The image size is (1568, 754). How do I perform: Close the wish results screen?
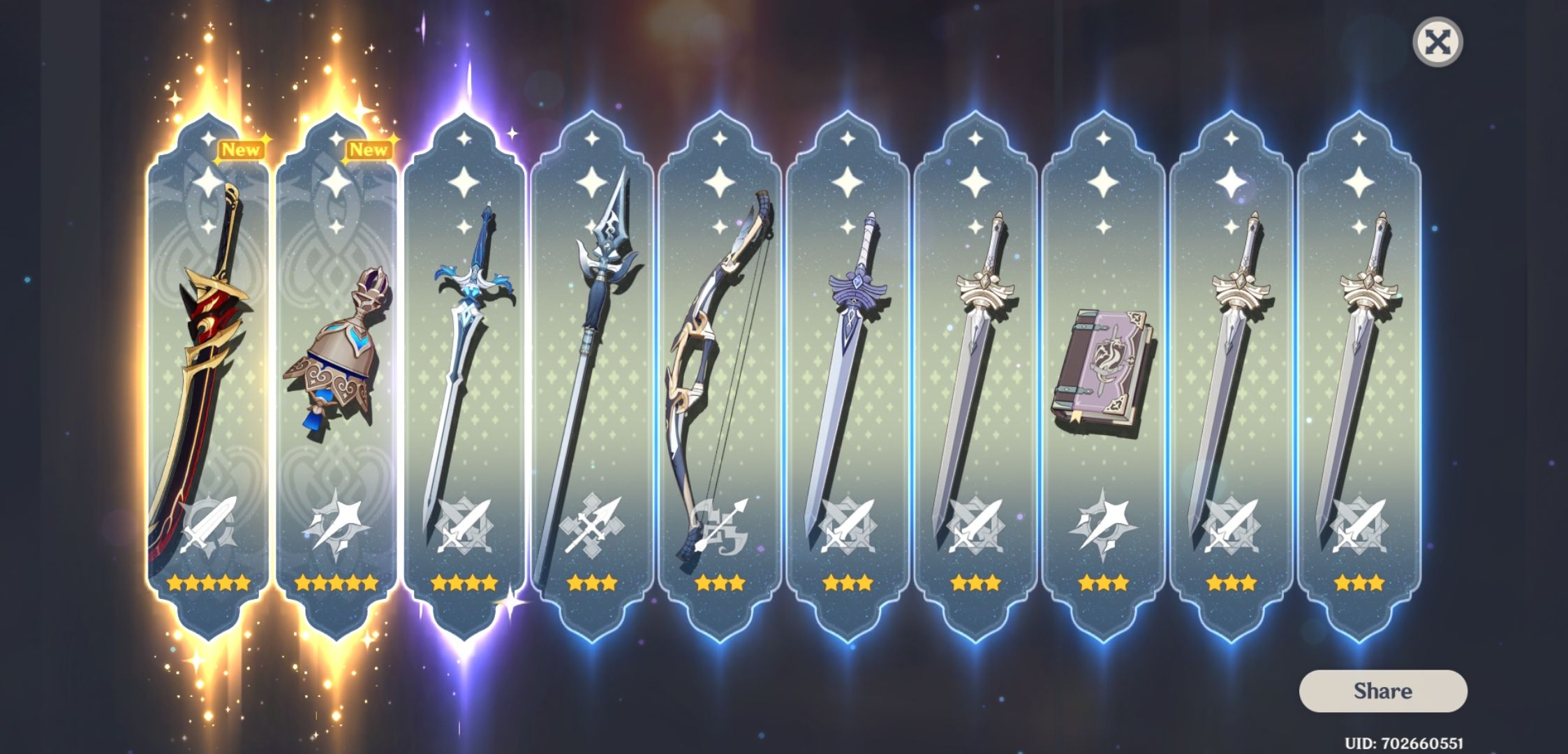pyautogui.click(x=1440, y=43)
